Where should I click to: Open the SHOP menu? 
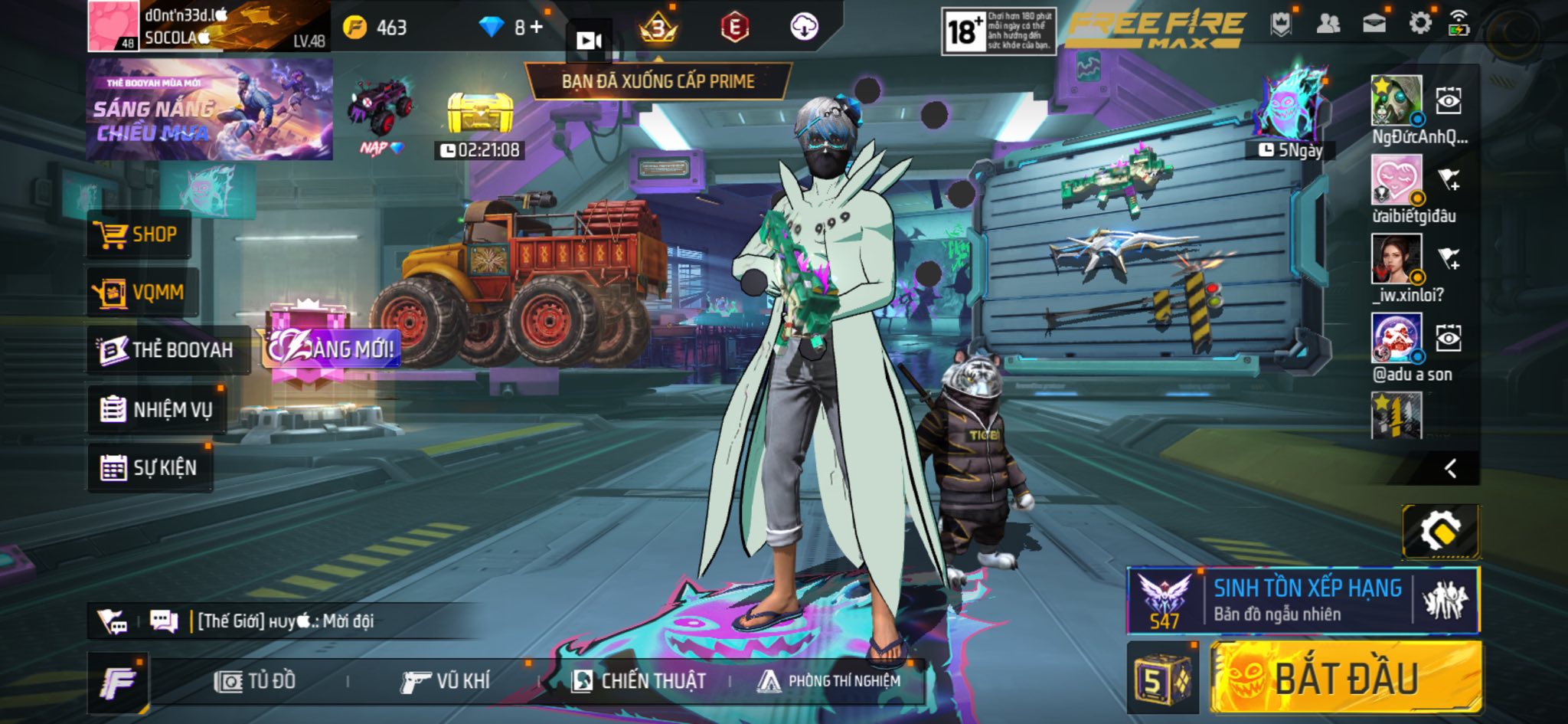click(x=138, y=234)
